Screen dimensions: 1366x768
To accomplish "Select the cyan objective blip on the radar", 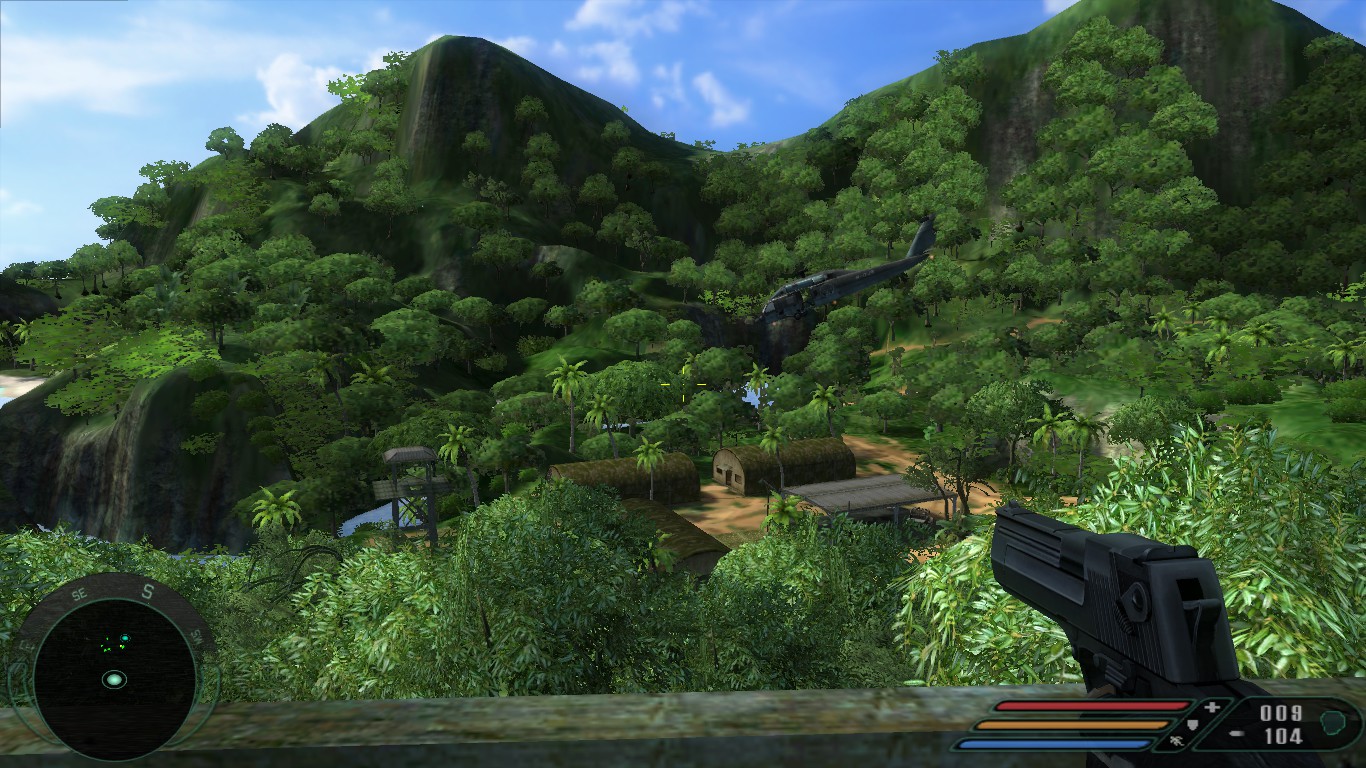I will pos(124,638).
